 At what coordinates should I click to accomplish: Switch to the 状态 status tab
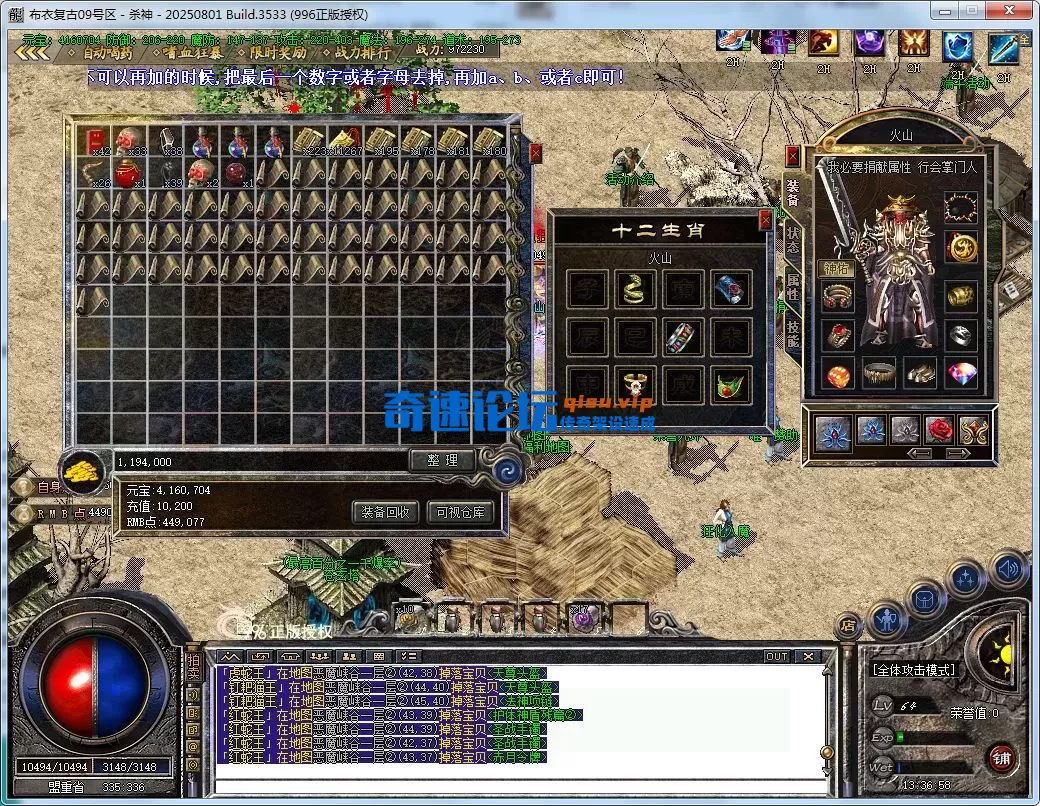792,241
